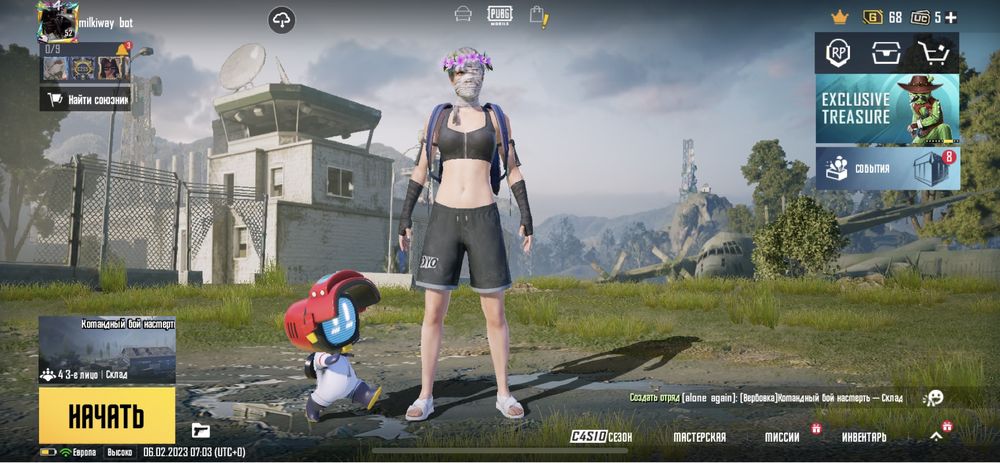Open the shopping bag icon with exclamation mark
1000x463 pixels.
(x=538, y=16)
